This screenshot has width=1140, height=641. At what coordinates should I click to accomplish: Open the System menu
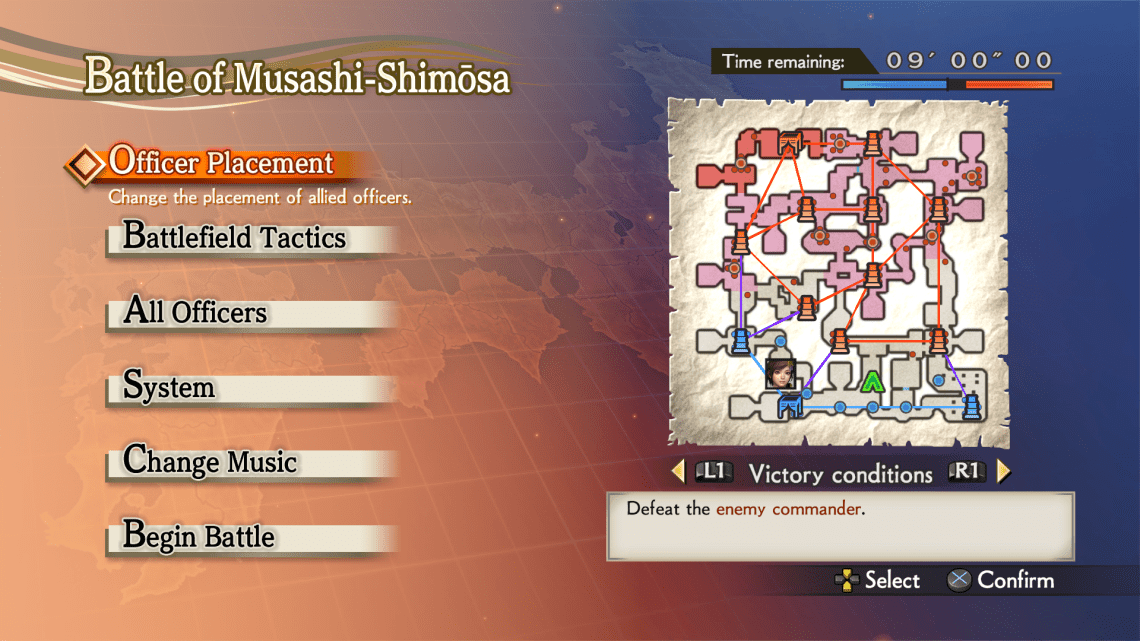(169, 387)
